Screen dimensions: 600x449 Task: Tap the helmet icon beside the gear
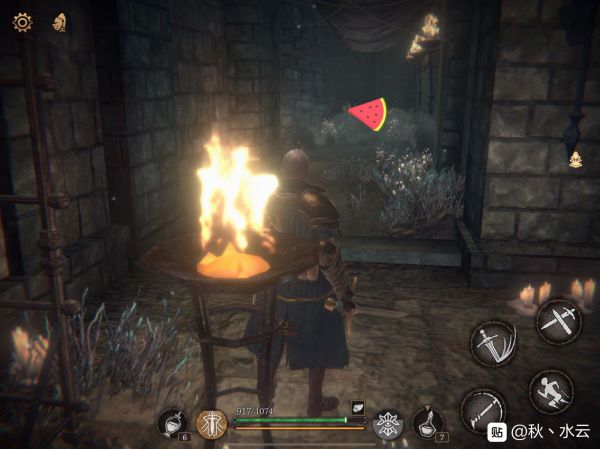(x=59, y=21)
